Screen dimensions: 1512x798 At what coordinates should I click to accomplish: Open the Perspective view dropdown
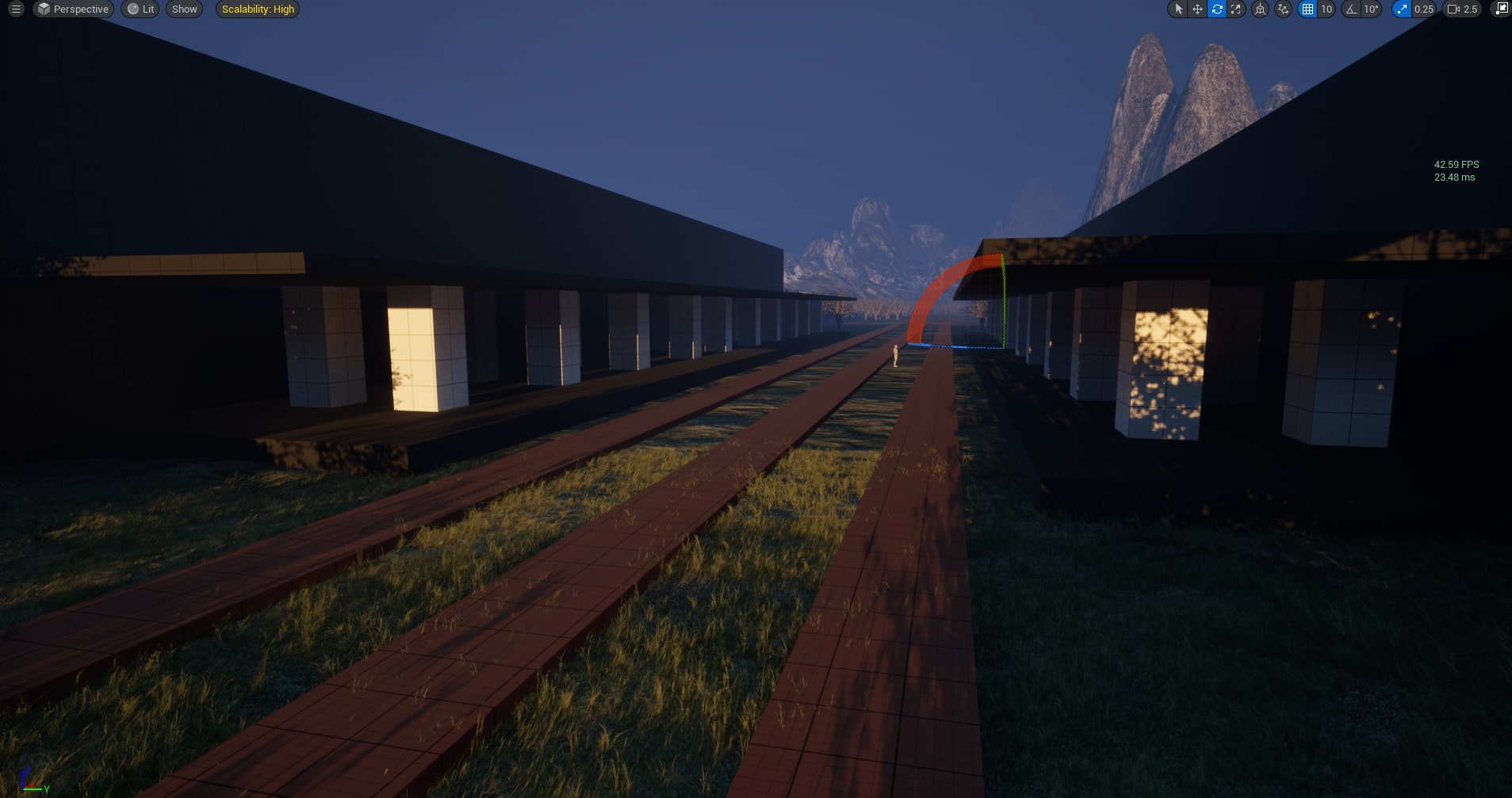pyautogui.click(x=72, y=10)
